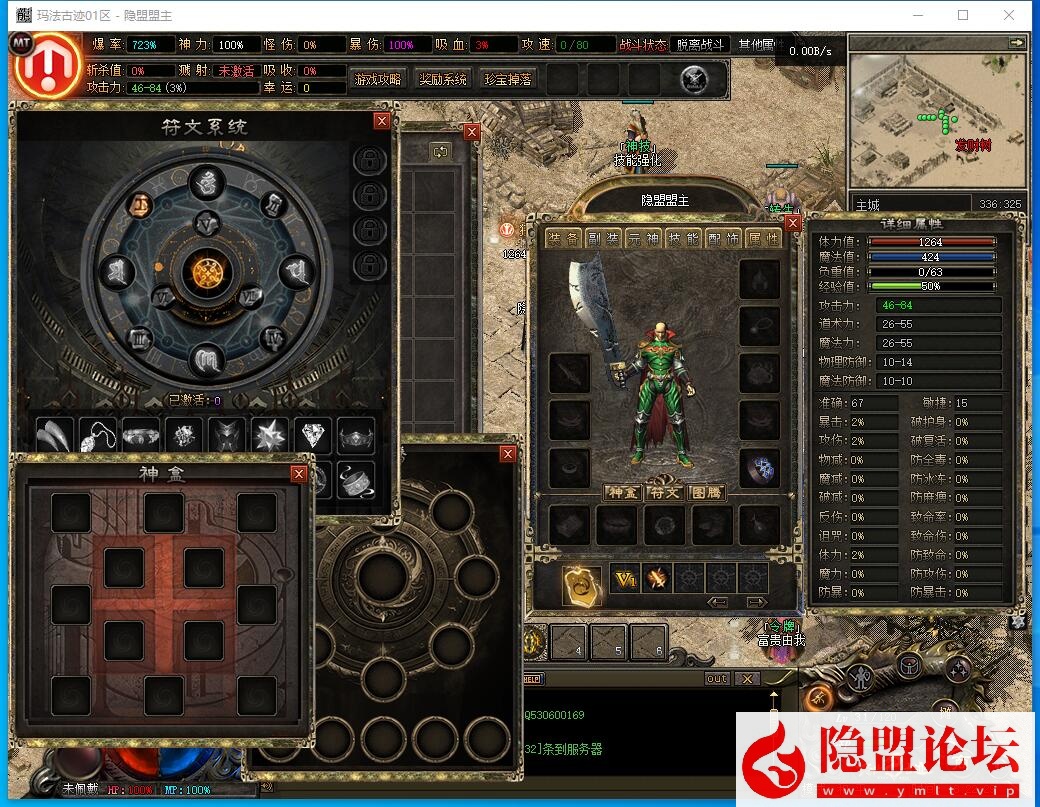The width and height of the screenshot is (1040, 807).
Task: Show the 技能 skills tab
Action: (x=682, y=239)
